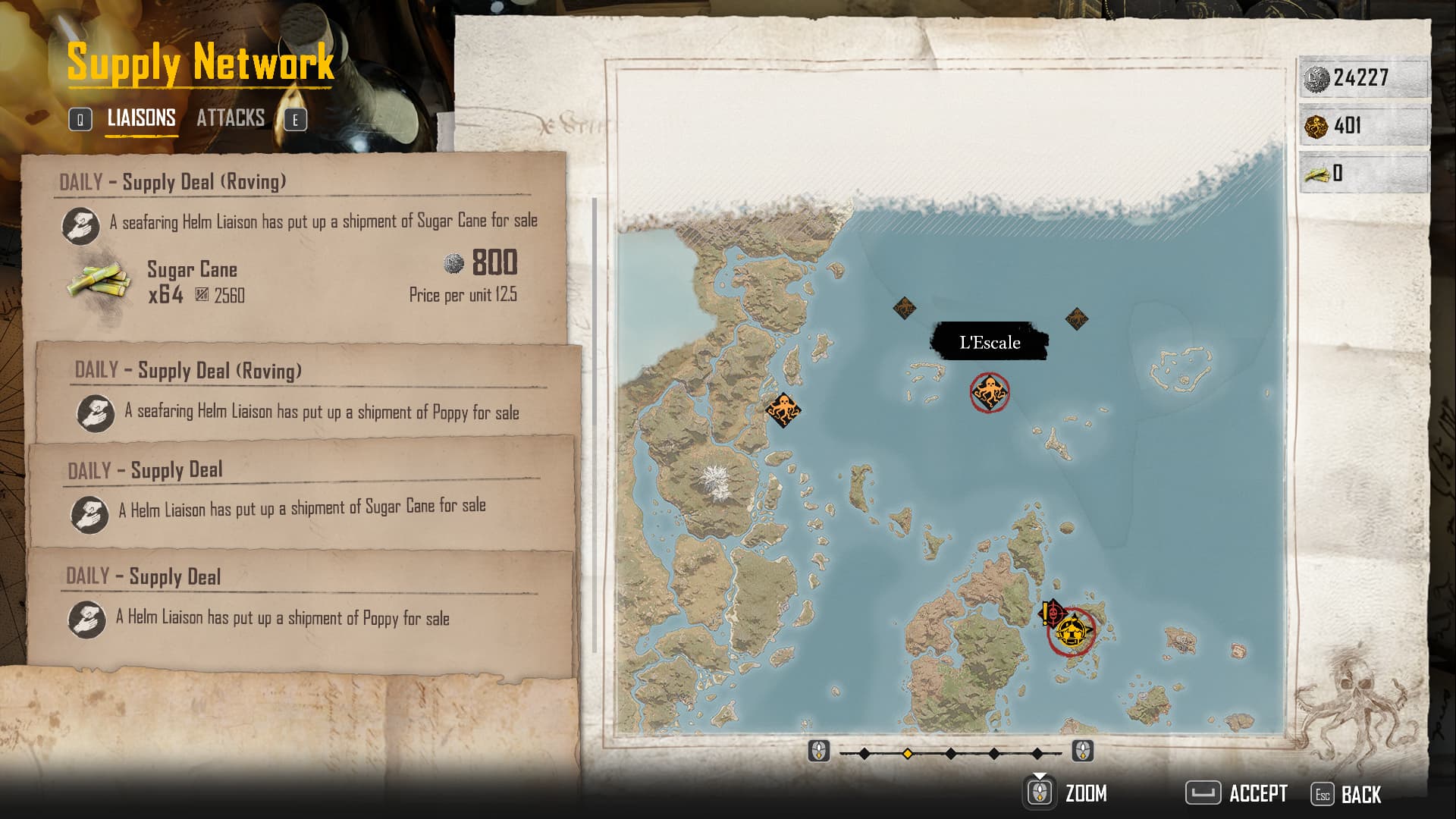The image size is (1456, 819).
Task: Choose the Helm Liaison Sugar Cane deal
Action: click(x=300, y=491)
